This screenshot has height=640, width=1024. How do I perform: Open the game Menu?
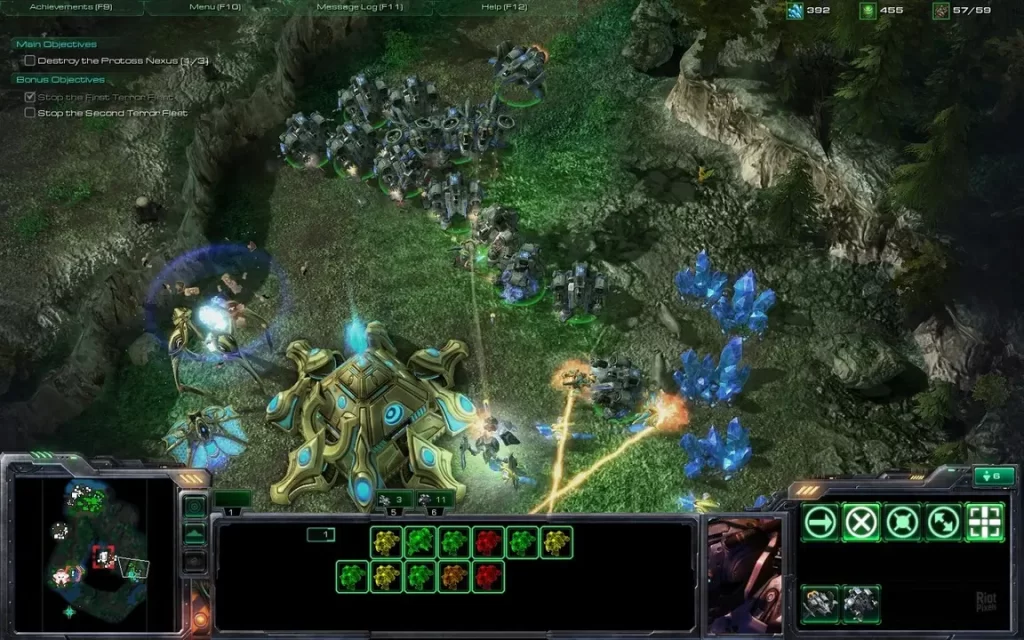(215, 7)
